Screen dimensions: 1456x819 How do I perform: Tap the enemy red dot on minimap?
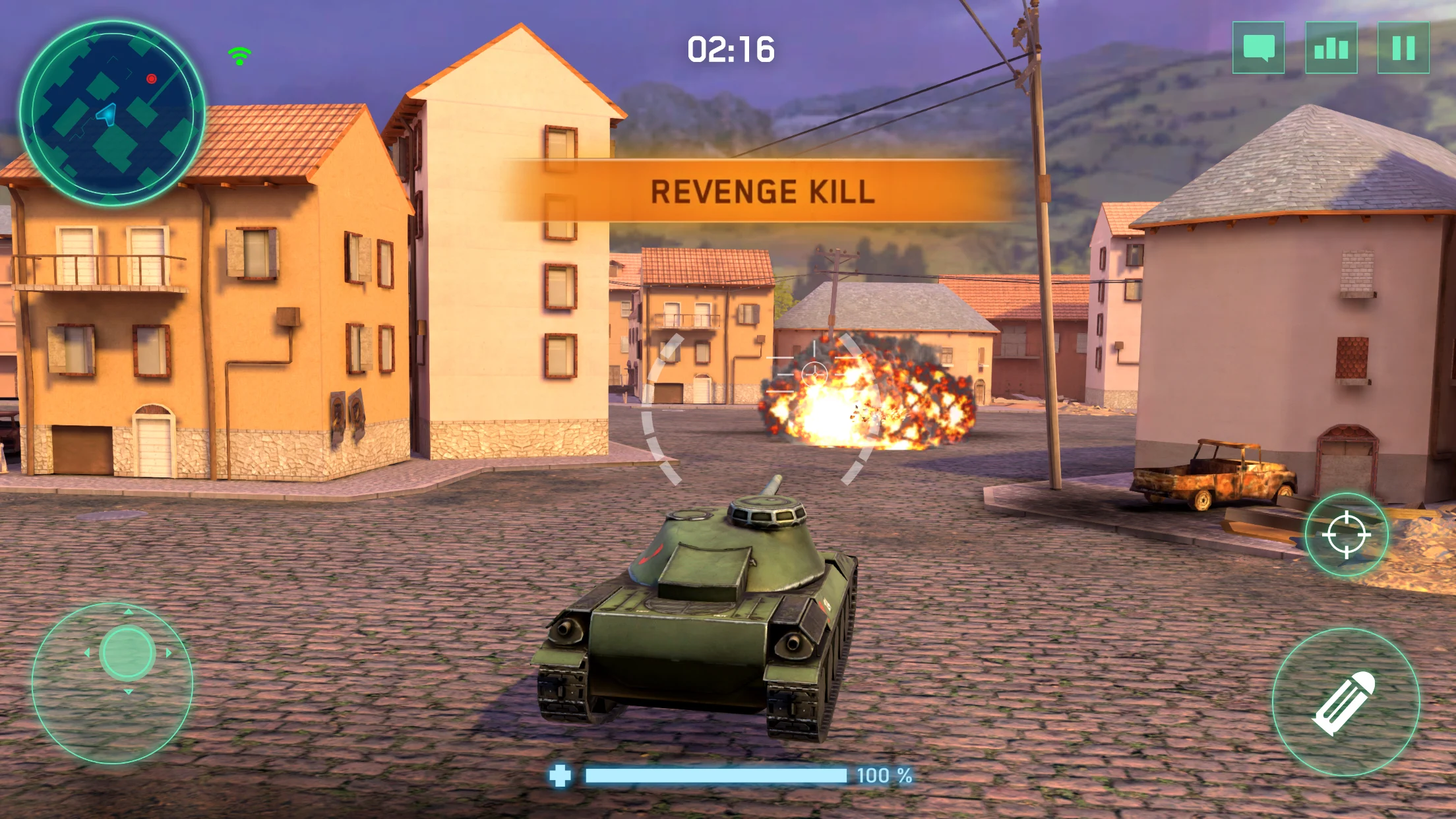pos(151,77)
